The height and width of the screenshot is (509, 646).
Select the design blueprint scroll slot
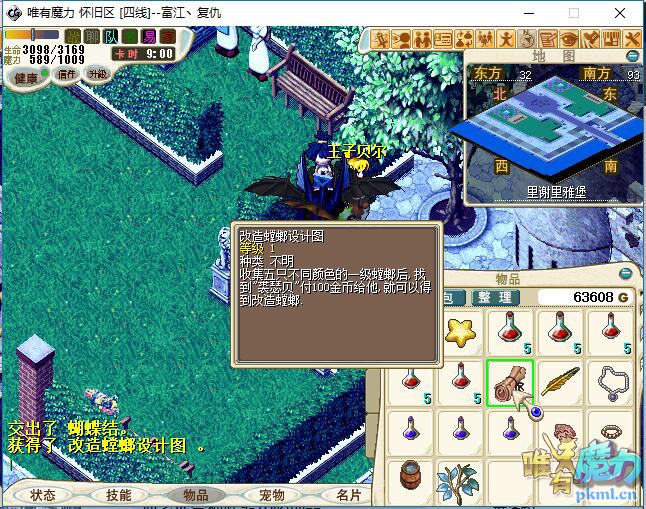point(510,382)
